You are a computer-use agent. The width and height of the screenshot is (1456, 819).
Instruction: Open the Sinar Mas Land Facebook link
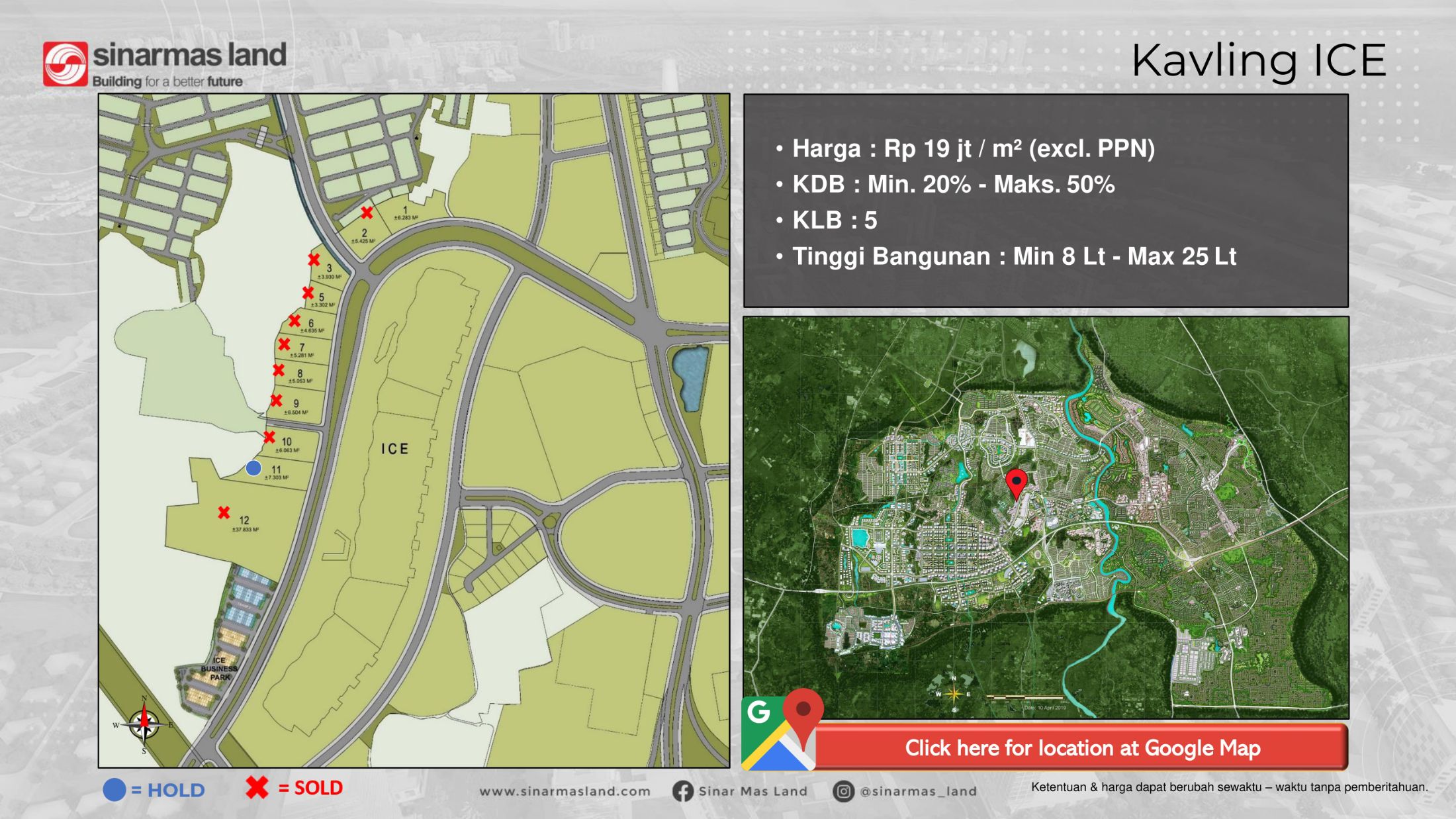click(740, 791)
